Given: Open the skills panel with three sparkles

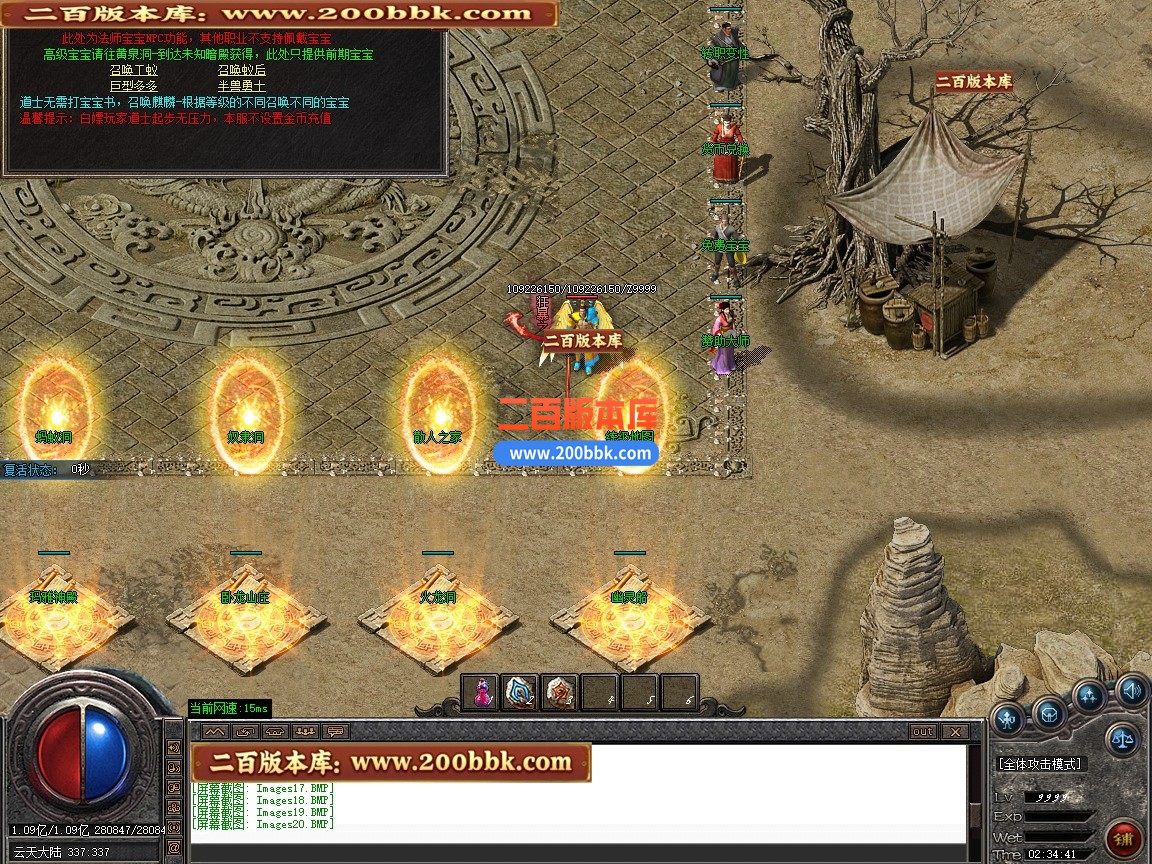Looking at the screenshot, I should click(x=1089, y=696).
